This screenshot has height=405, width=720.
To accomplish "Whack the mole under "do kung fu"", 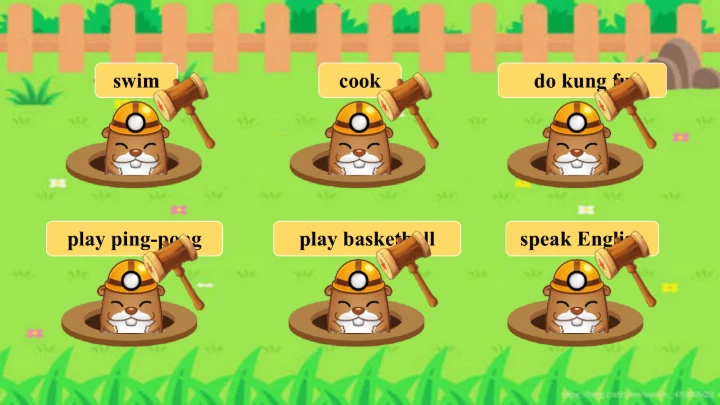I will click(575, 146).
